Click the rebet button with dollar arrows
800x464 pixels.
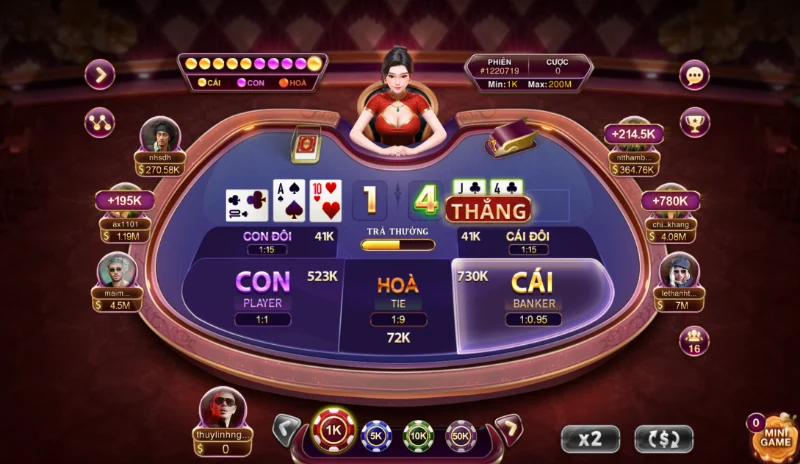click(x=663, y=437)
